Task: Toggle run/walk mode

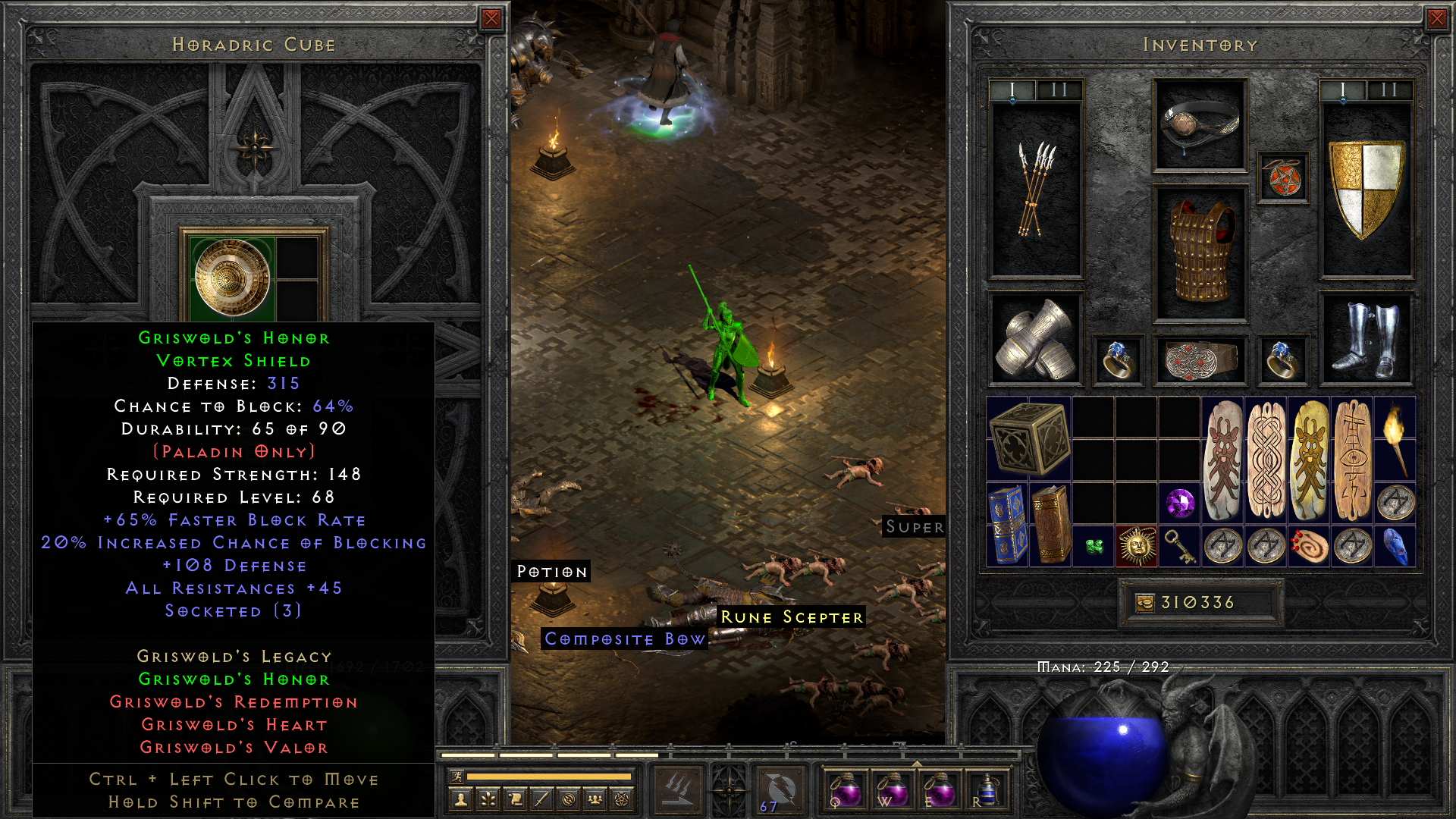Action: point(457,777)
